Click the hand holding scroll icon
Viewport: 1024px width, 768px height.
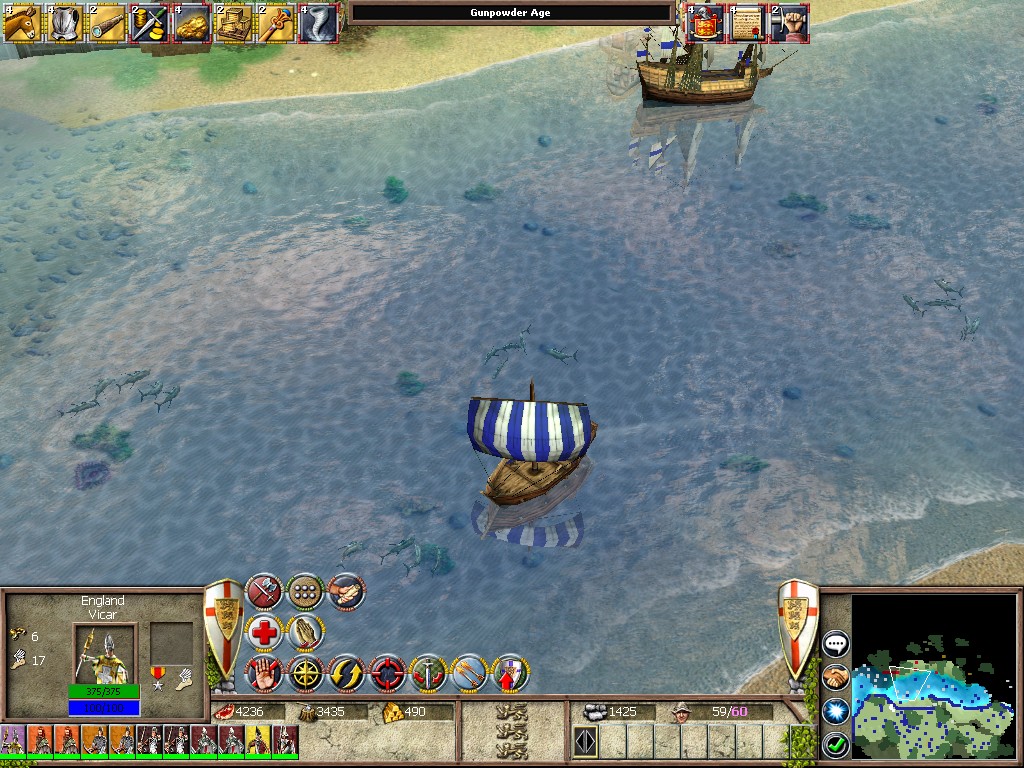tap(346, 592)
